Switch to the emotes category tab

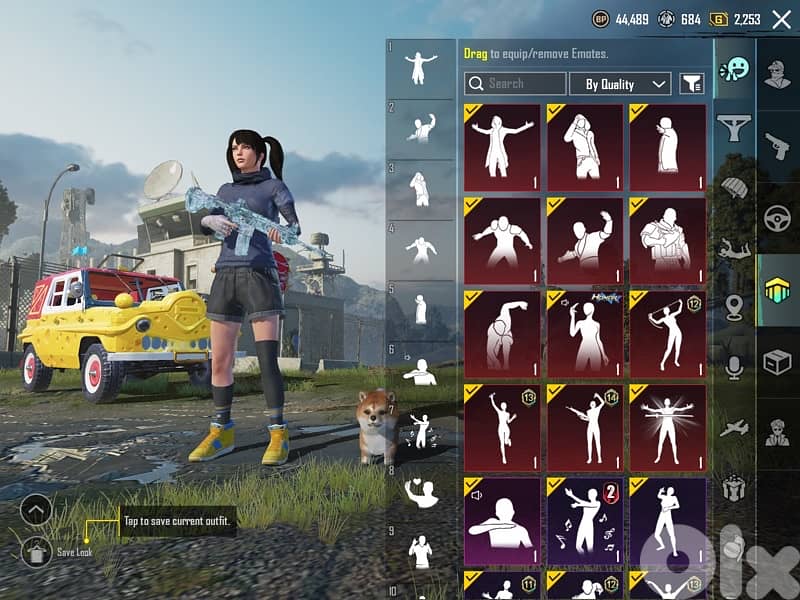point(735,69)
